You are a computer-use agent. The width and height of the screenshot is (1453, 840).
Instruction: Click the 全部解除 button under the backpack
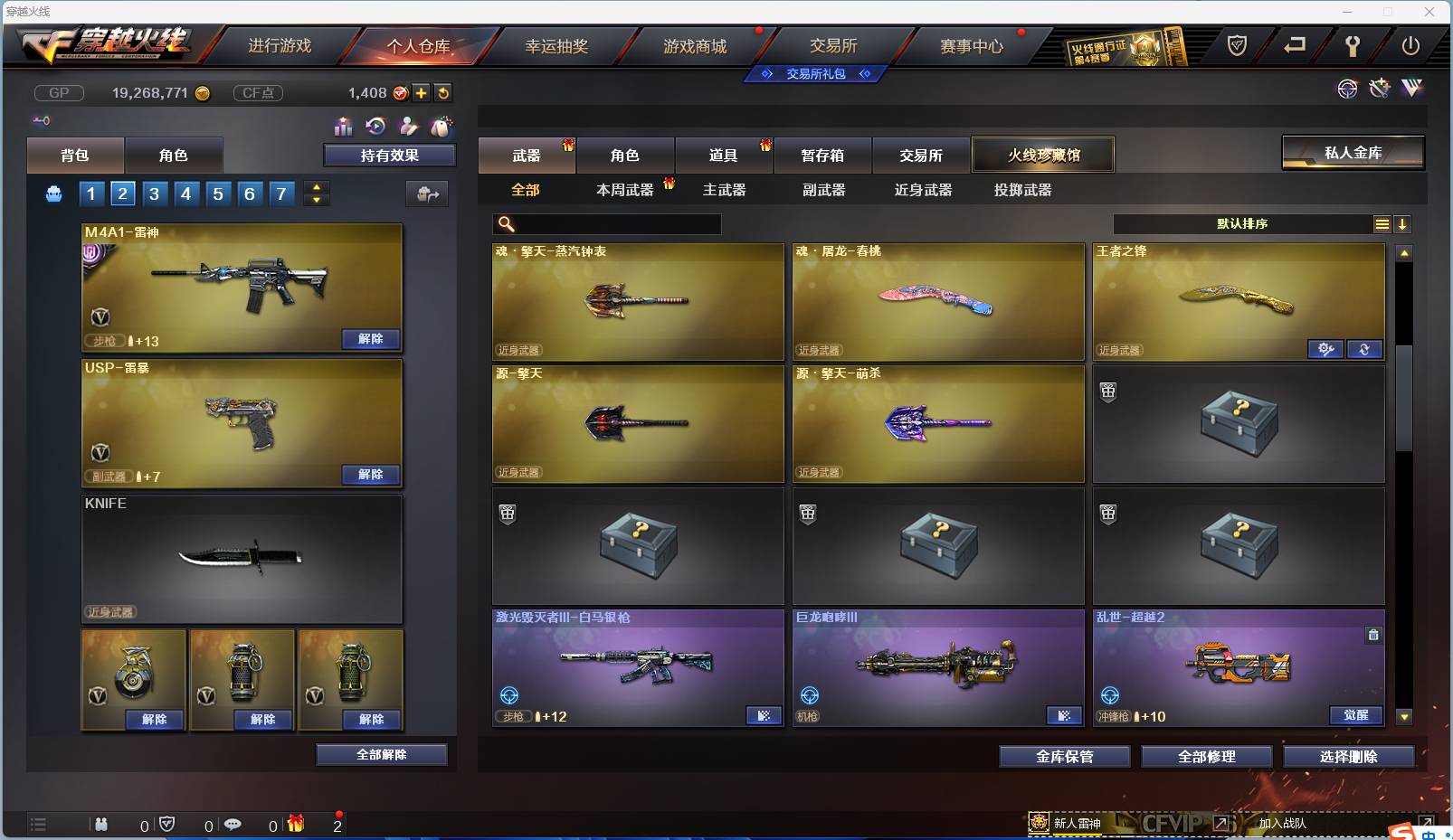[x=382, y=753]
